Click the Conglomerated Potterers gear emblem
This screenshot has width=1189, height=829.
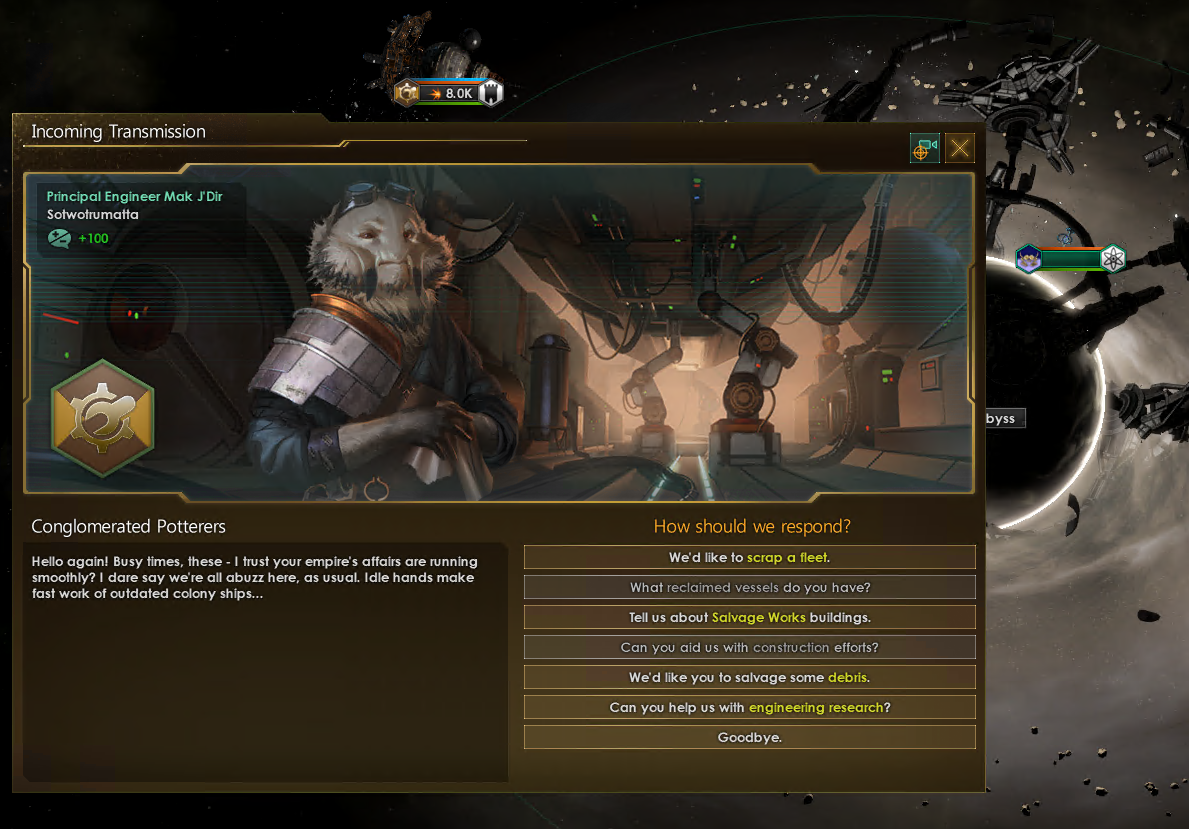102,417
